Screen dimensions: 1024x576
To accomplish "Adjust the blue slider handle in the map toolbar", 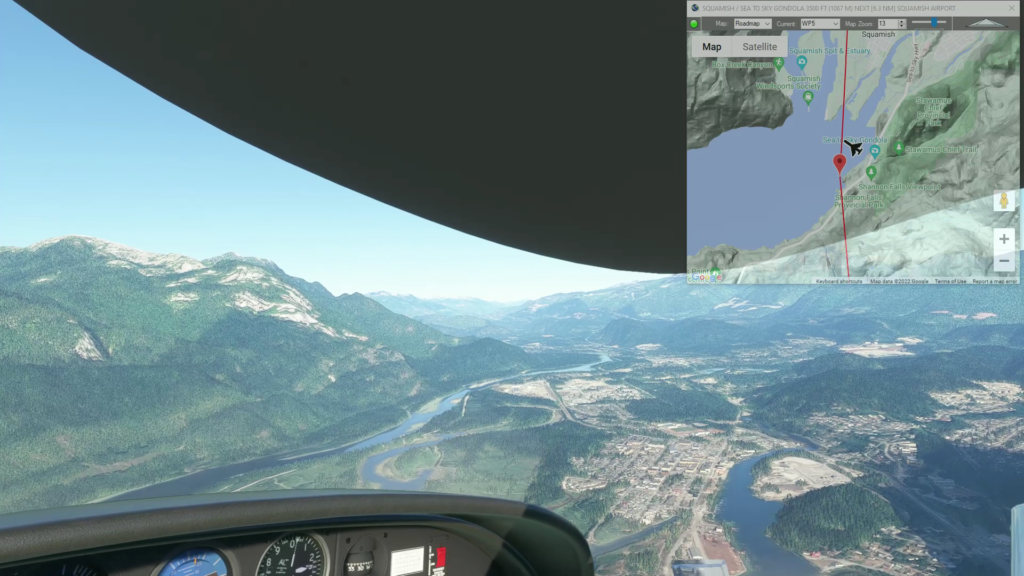I will [935, 22].
